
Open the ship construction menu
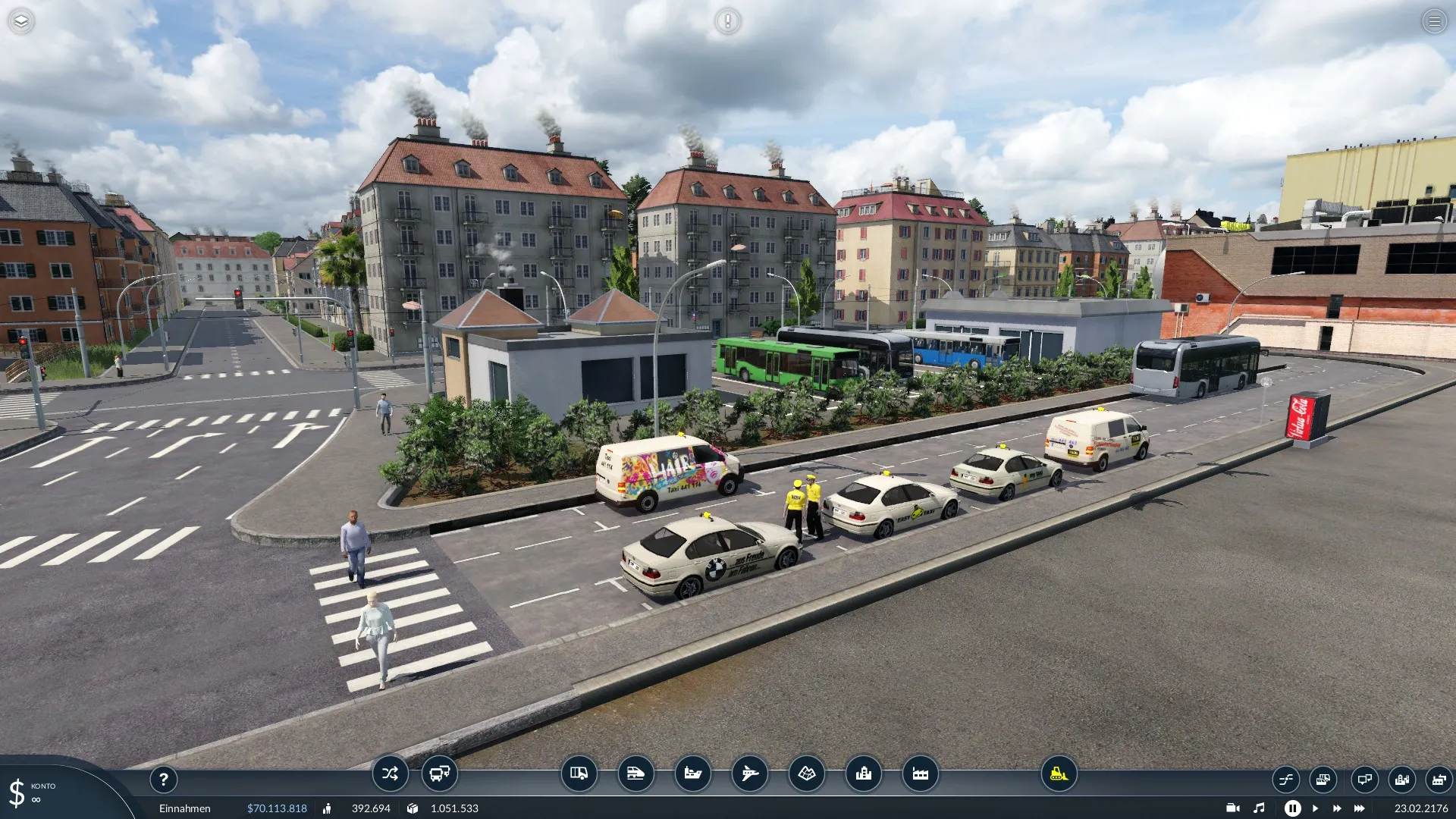[692, 773]
